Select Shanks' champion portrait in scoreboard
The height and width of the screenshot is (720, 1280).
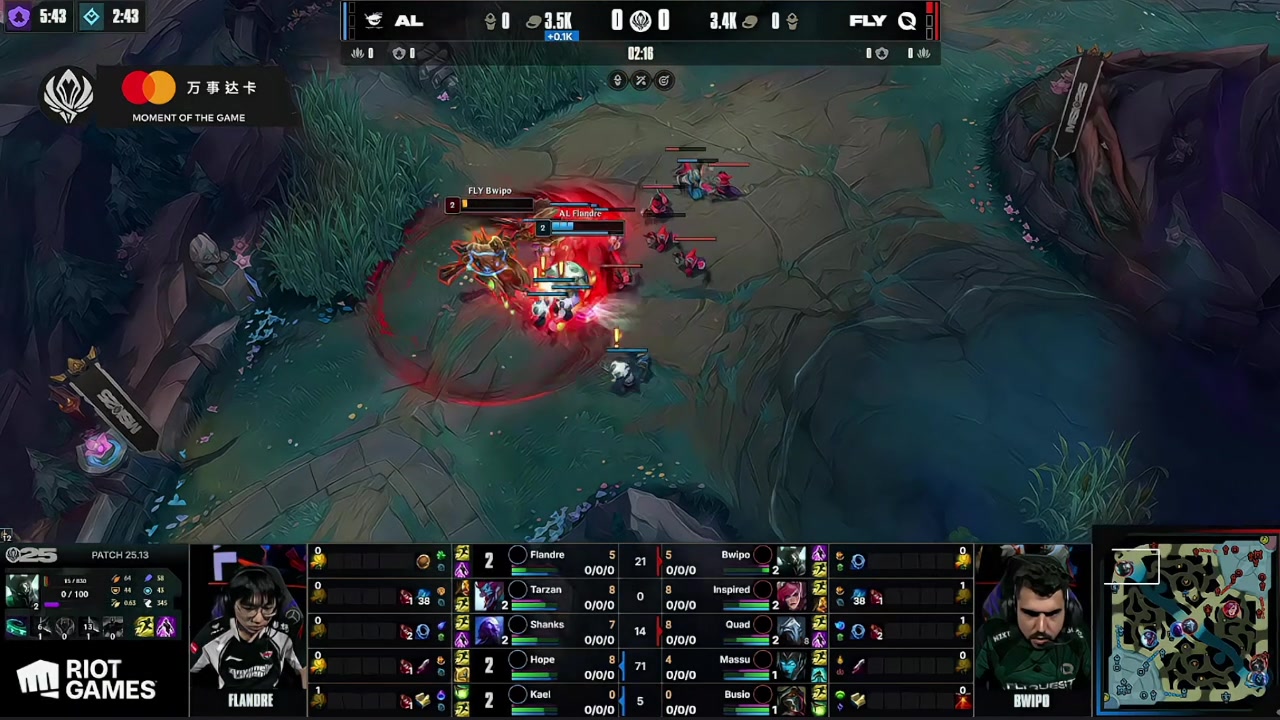489,631
